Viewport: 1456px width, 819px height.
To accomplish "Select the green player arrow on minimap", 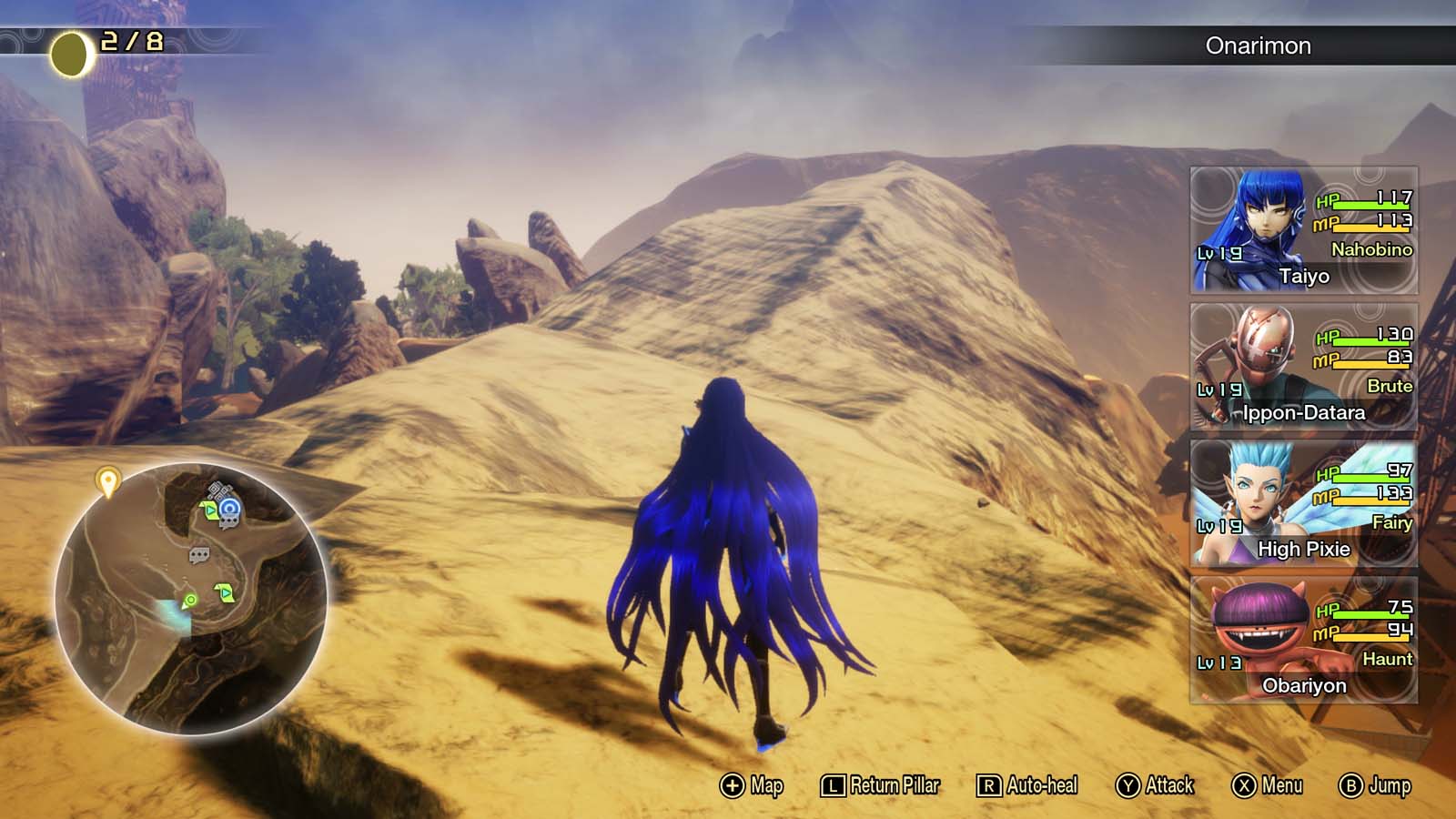I will (x=188, y=601).
